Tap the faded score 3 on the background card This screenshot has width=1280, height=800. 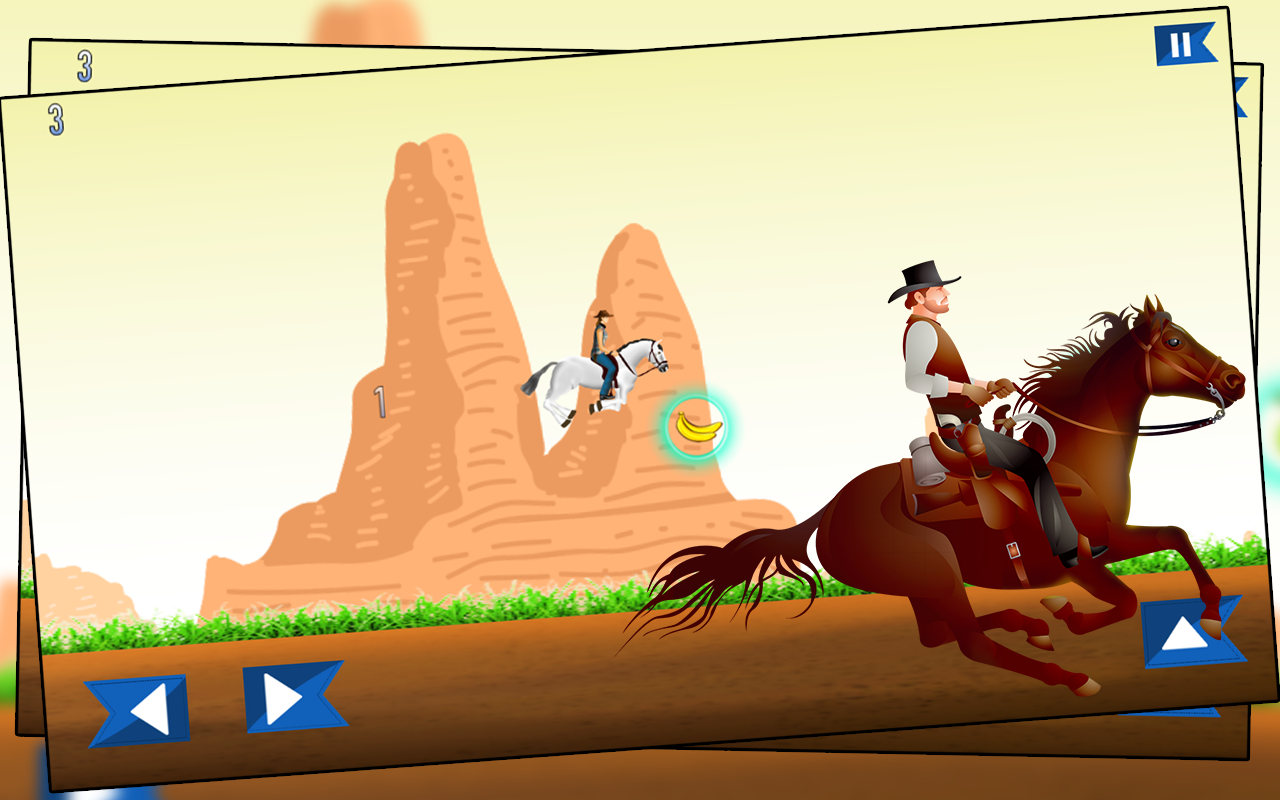coord(83,68)
